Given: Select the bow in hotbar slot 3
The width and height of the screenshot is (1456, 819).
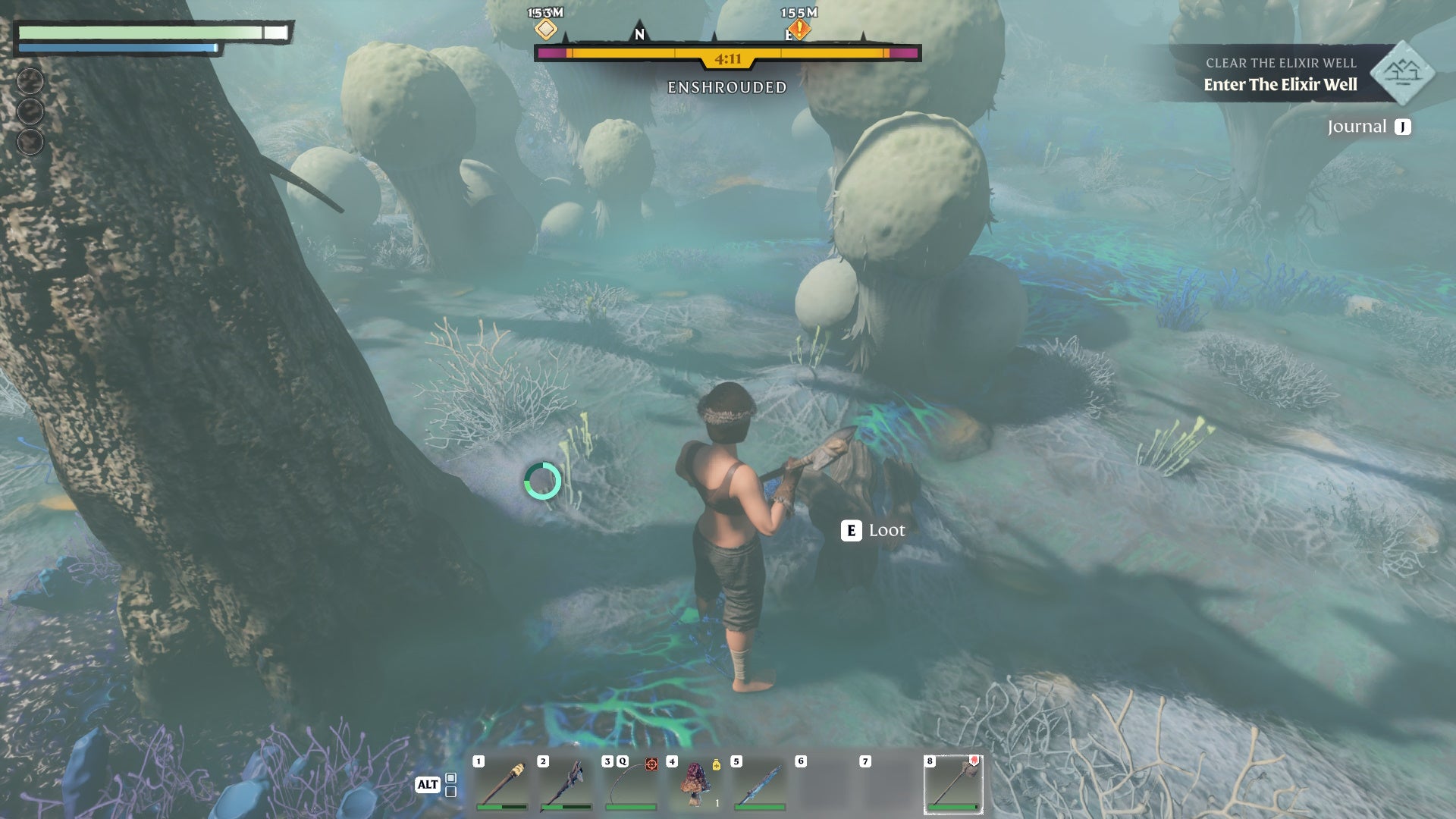Looking at the screenshot, I should pos(631,784).
